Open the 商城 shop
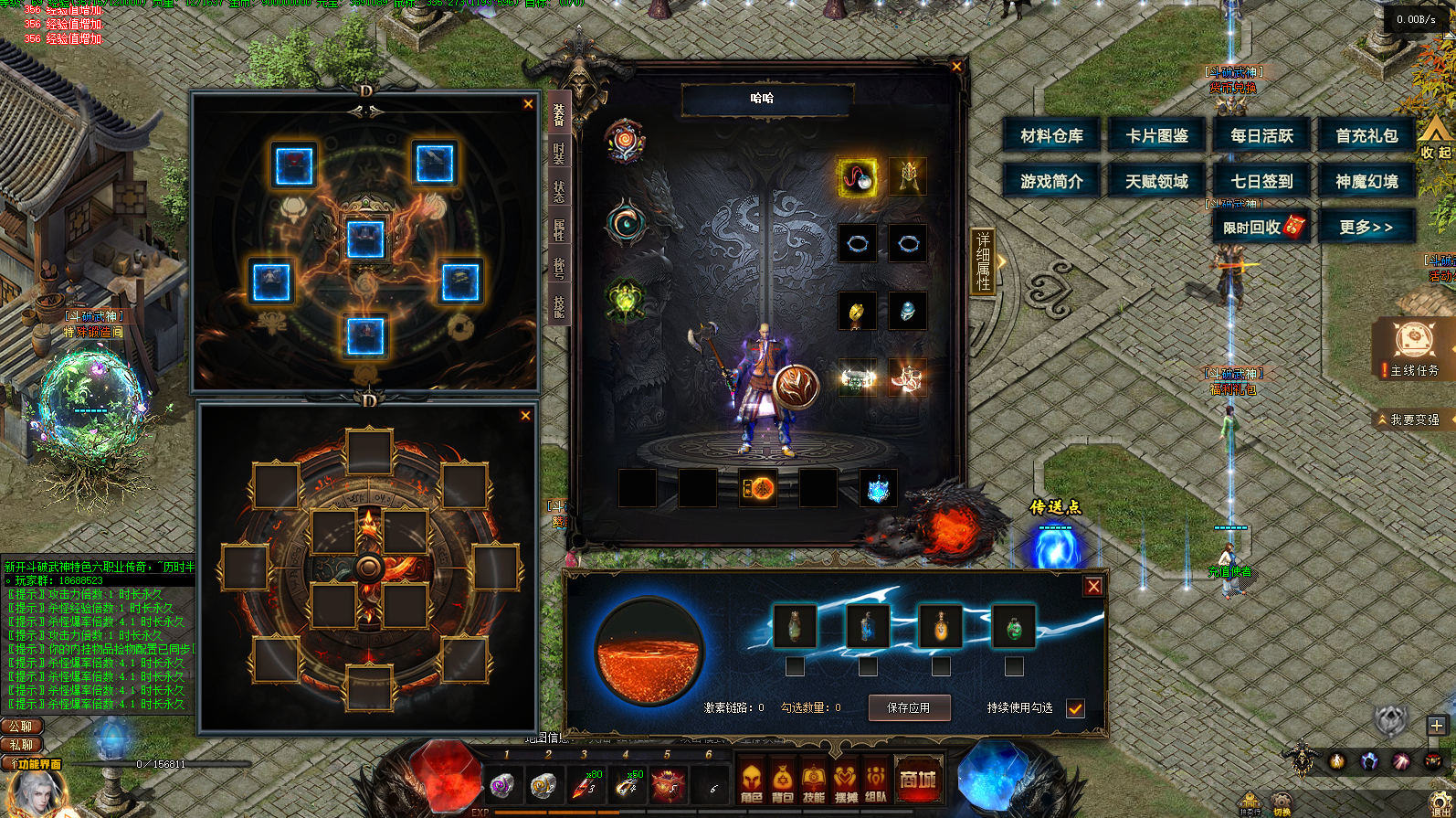This screenshot has height=818, width=1456. click(917, 780)
